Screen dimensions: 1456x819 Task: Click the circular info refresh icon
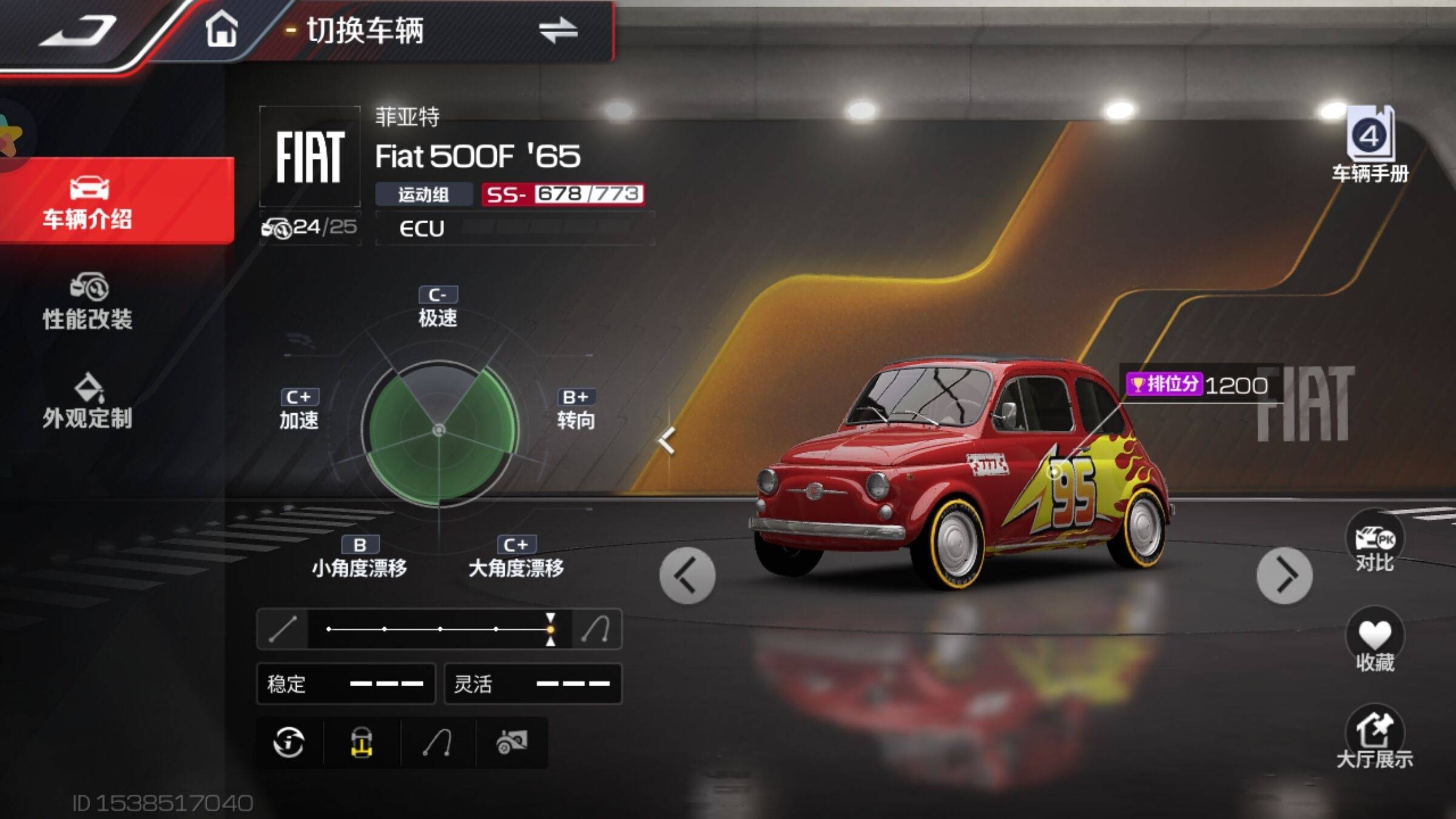tap(289, 742)
